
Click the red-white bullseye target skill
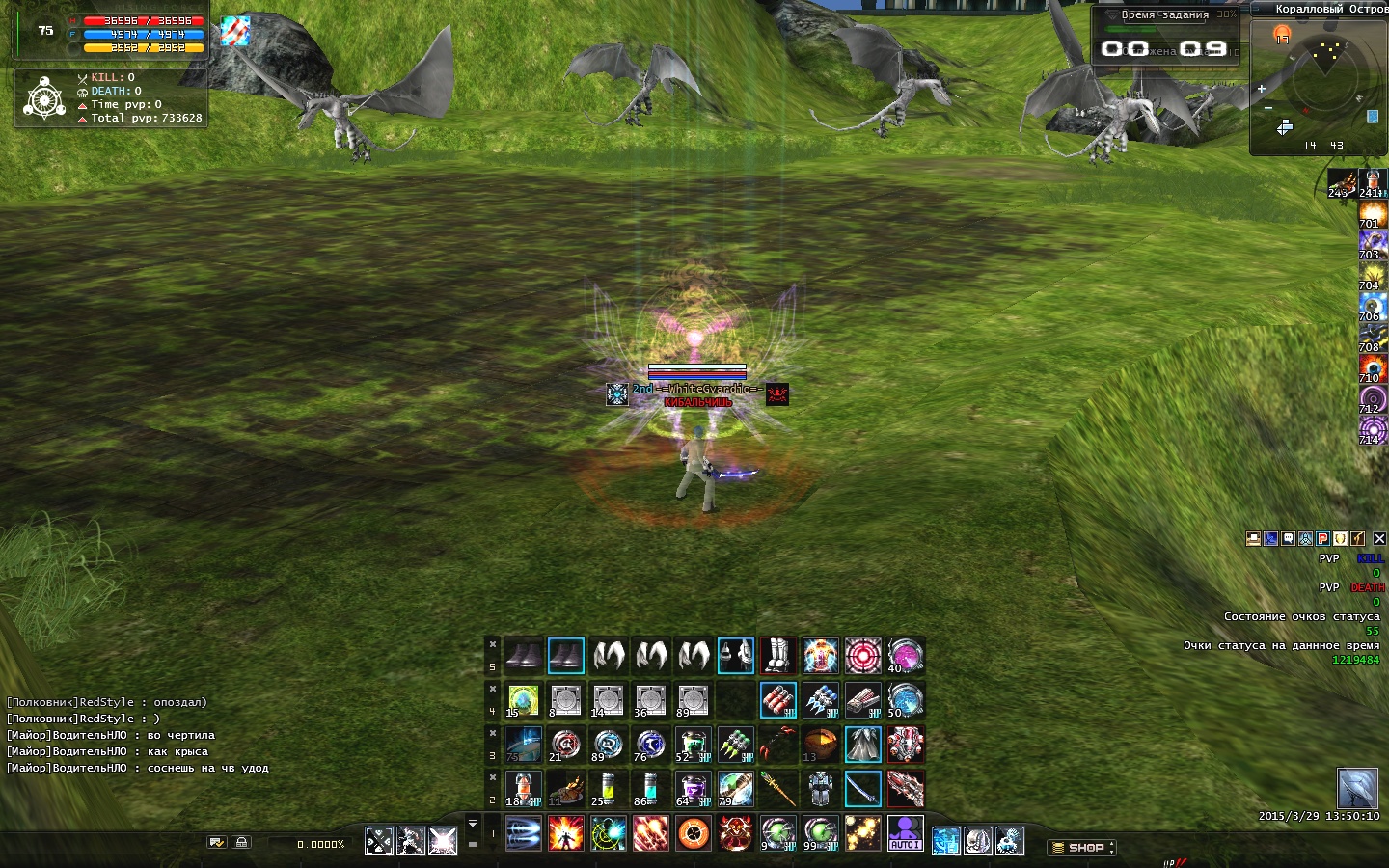[862, 656]
